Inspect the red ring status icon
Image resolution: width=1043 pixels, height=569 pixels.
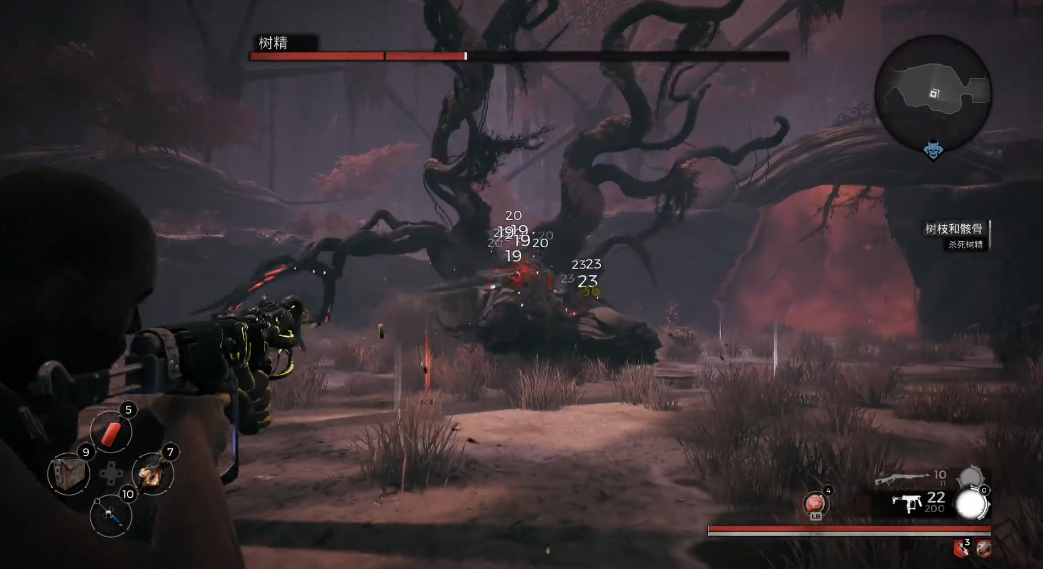pyautogui.click(x=984, y=547)
